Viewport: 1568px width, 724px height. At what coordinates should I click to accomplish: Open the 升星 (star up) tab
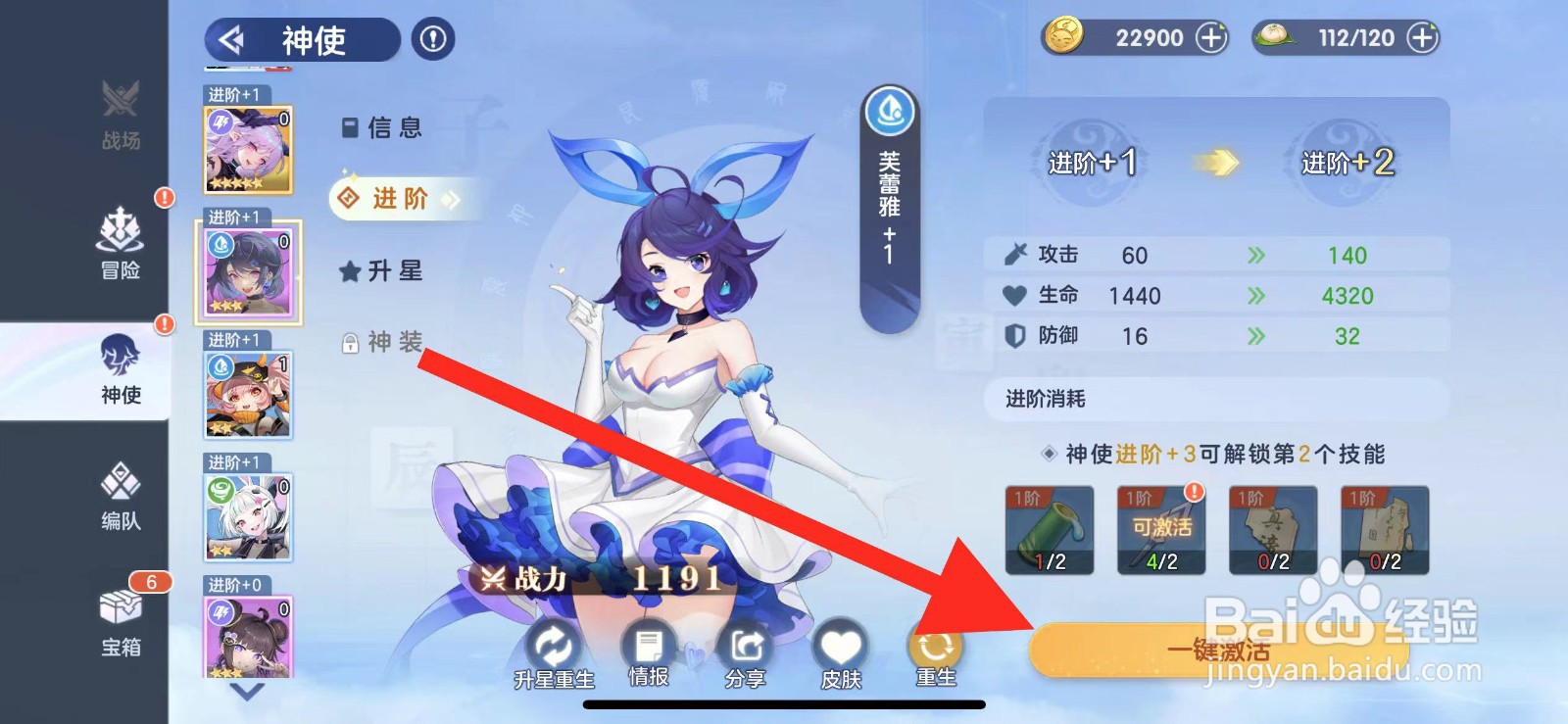point(382,270)
